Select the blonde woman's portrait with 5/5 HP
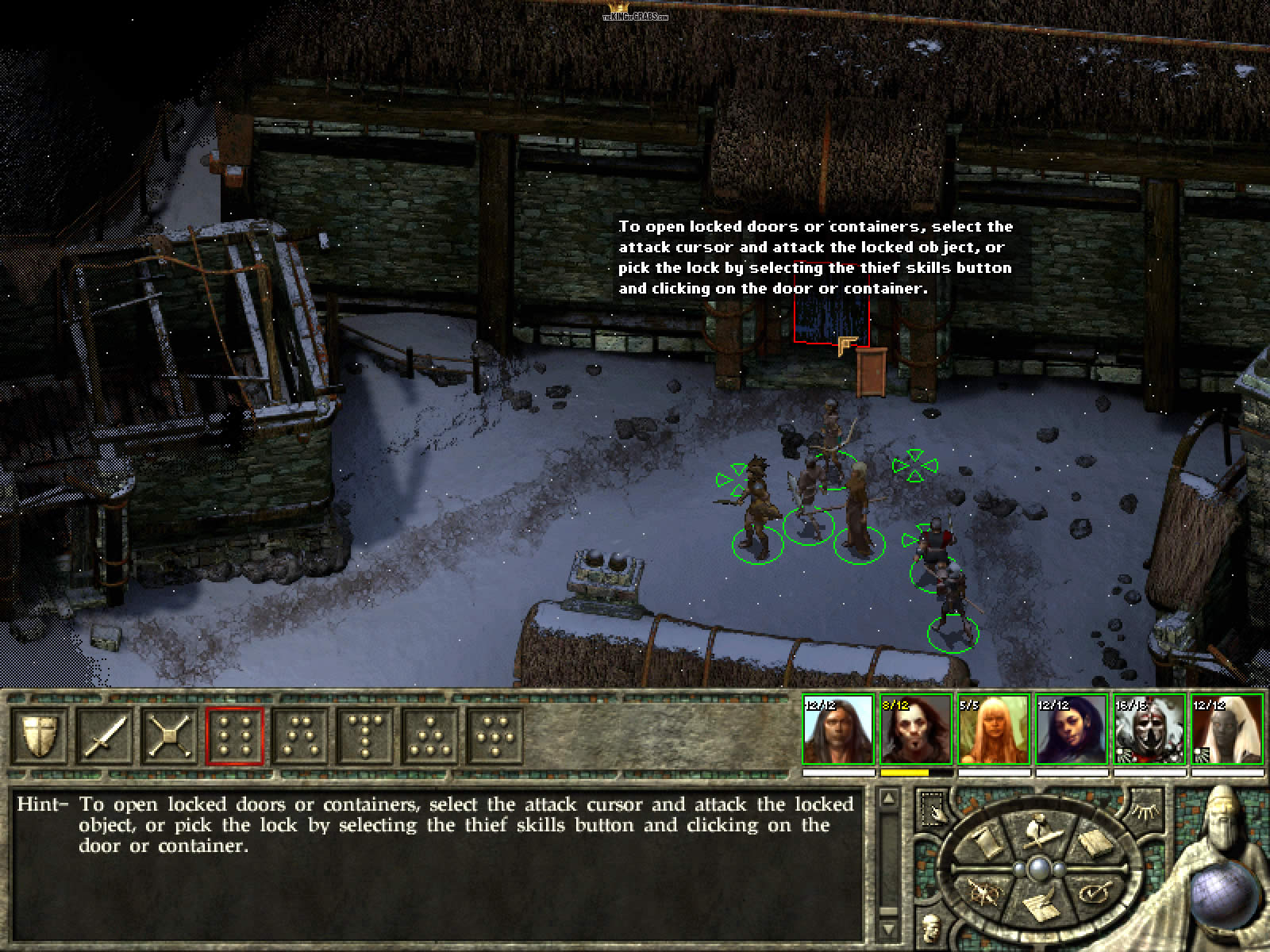The height and width of the screenshot is (952, 1270). (993, 730)
